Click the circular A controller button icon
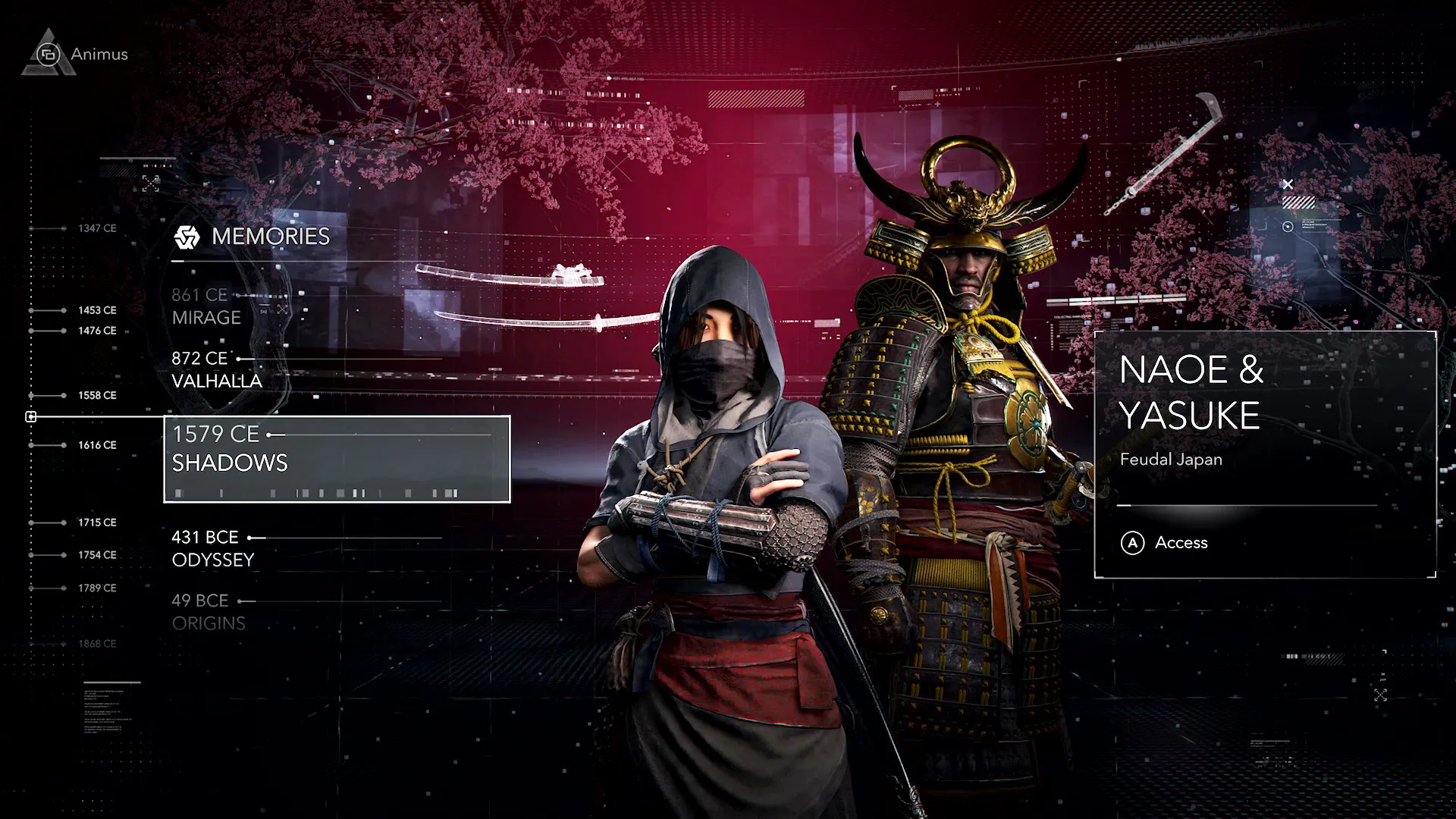Viewport: 1456px width, 819px height. click(1133, 543)
